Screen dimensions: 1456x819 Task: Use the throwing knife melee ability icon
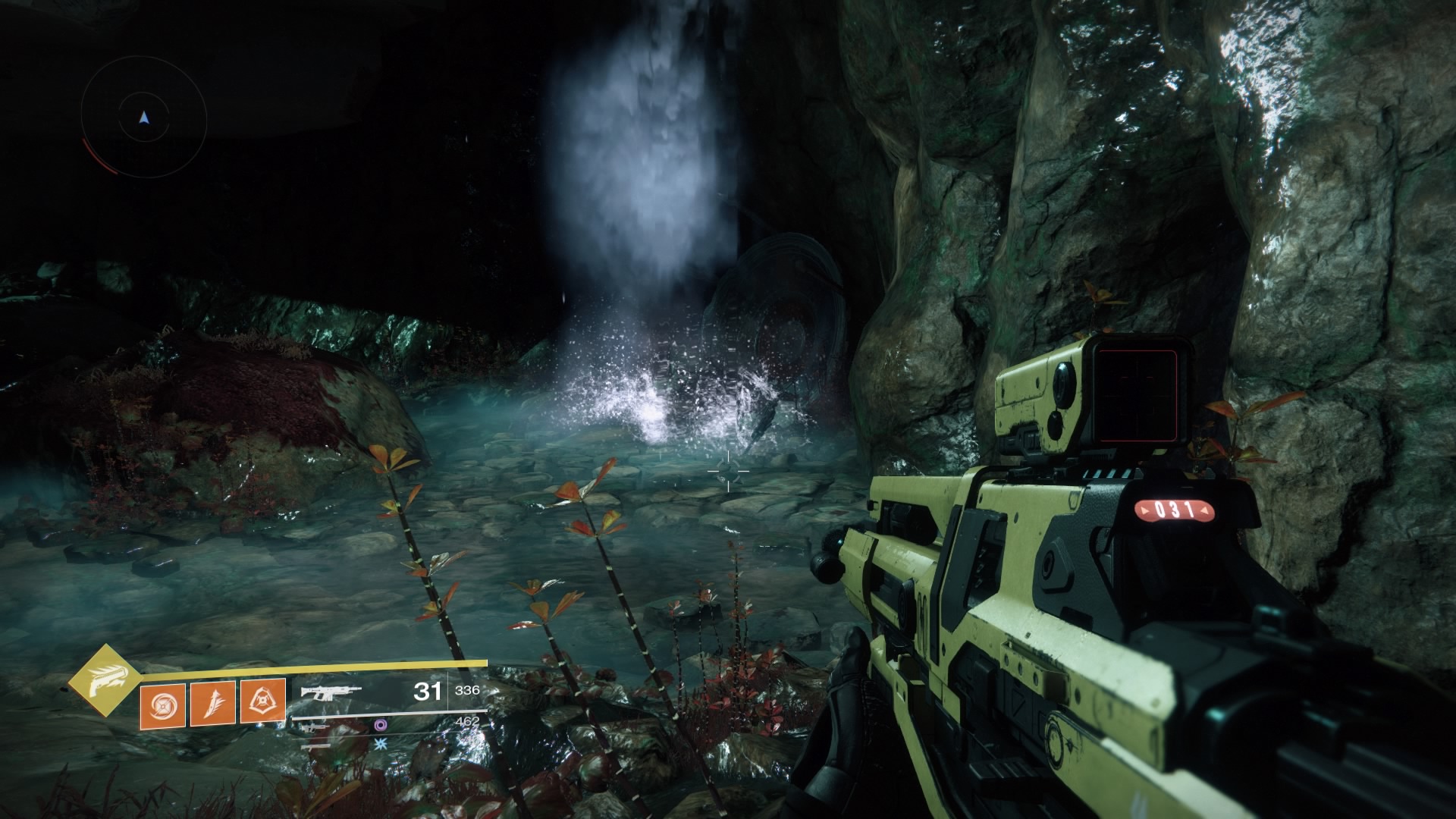[213, 703]
